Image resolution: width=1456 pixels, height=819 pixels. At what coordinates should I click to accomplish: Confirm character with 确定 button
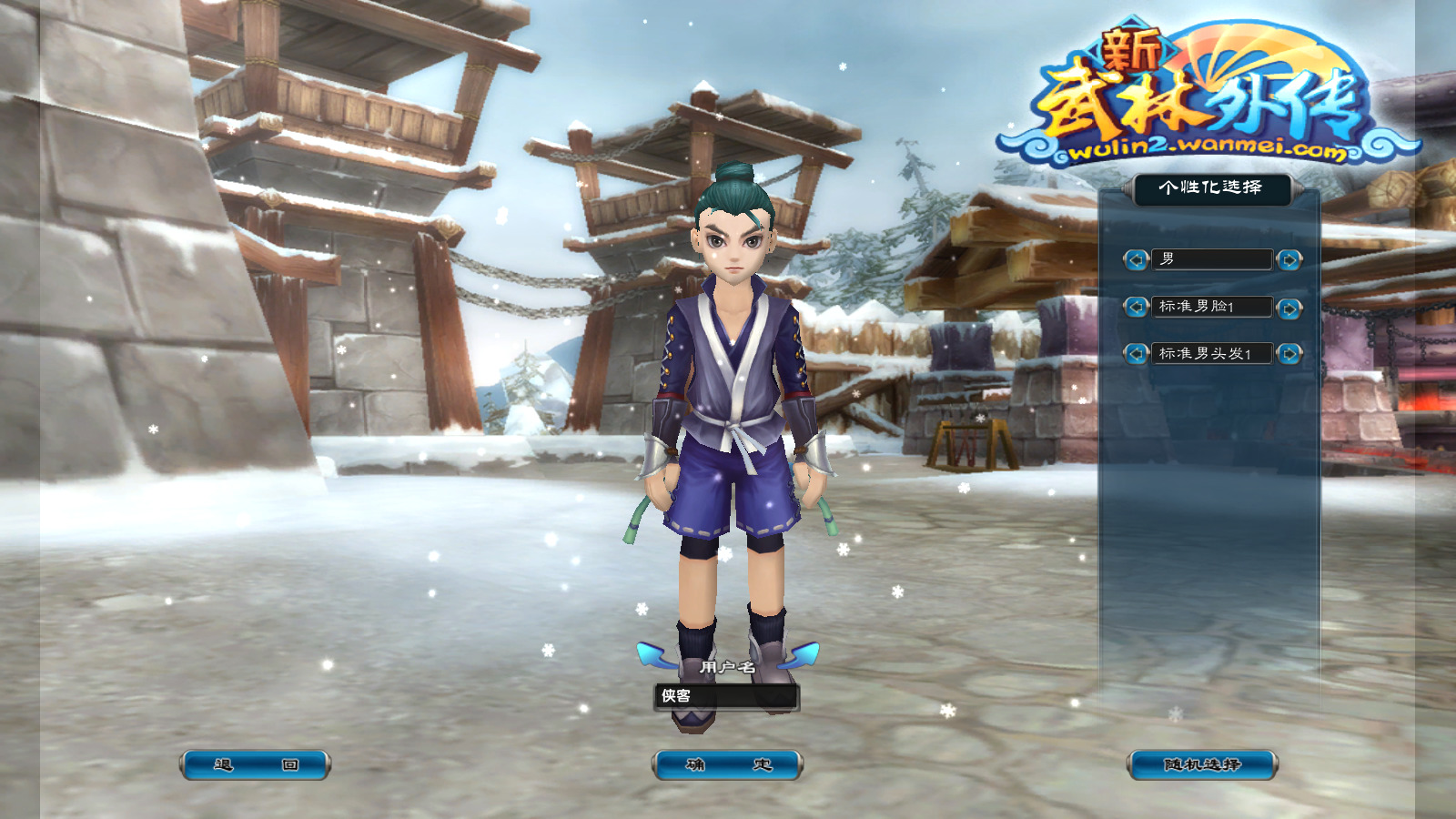click(x=727, y=765)
